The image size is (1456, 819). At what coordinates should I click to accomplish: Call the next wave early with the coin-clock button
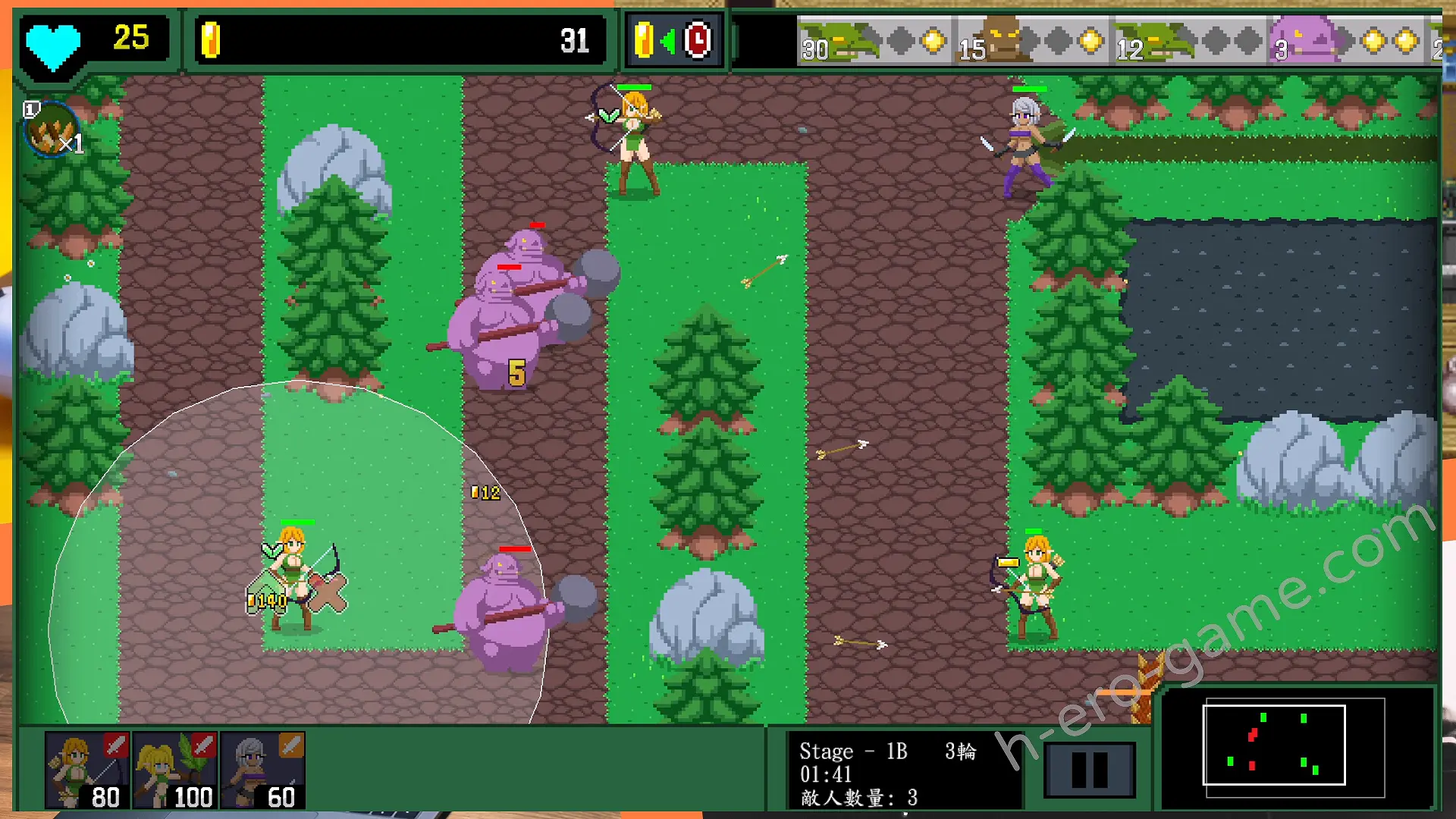pos(673,40)
